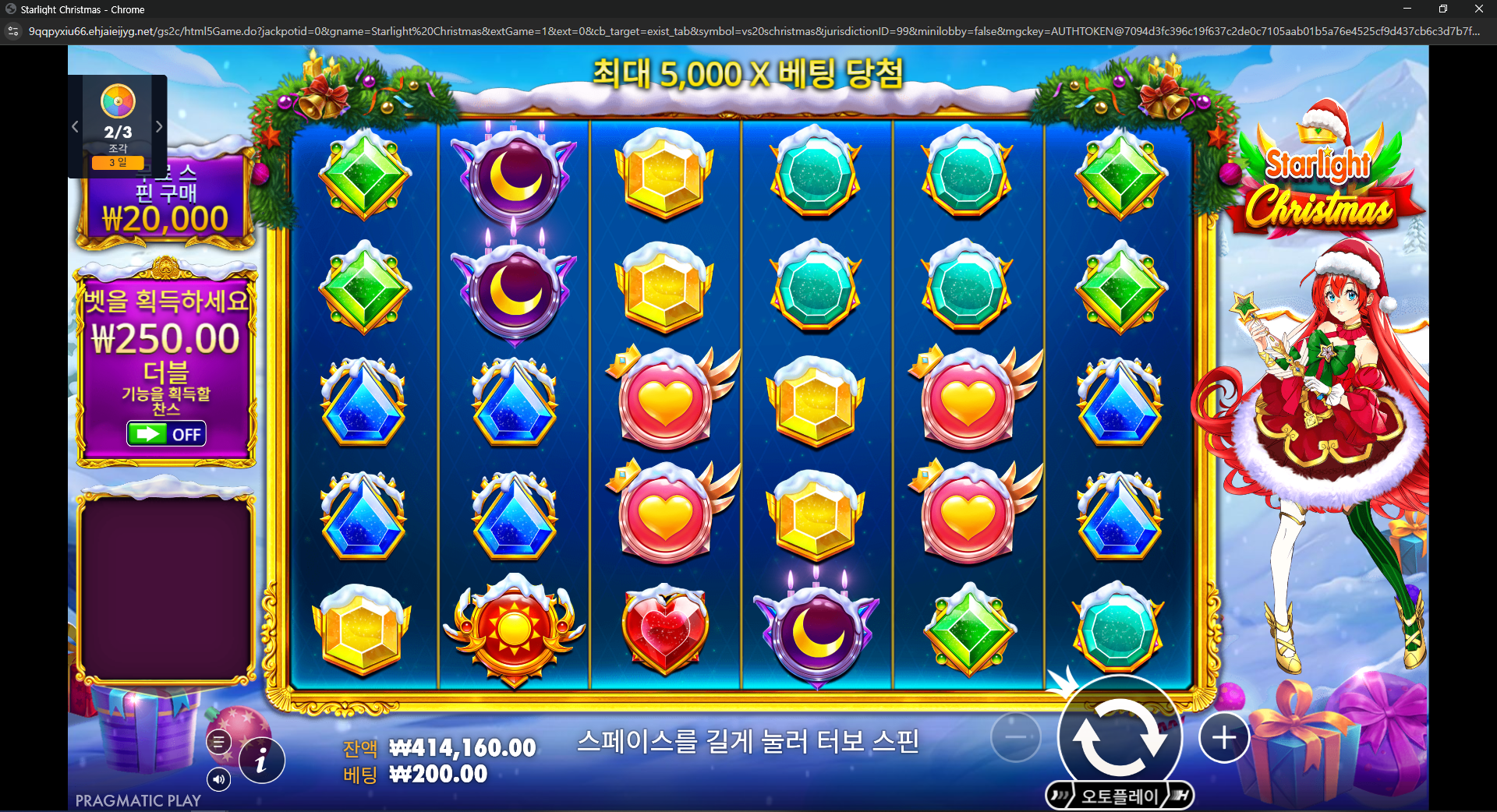Toggle the double chance OFF switch
1497x812 pixels.
click(167, 434)
